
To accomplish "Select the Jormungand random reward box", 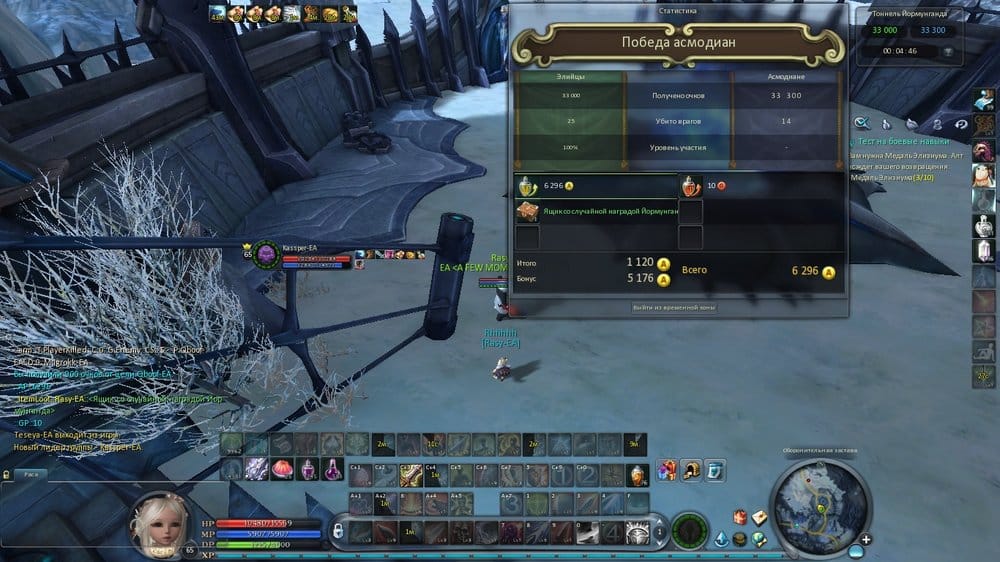I will coord(527,211).
